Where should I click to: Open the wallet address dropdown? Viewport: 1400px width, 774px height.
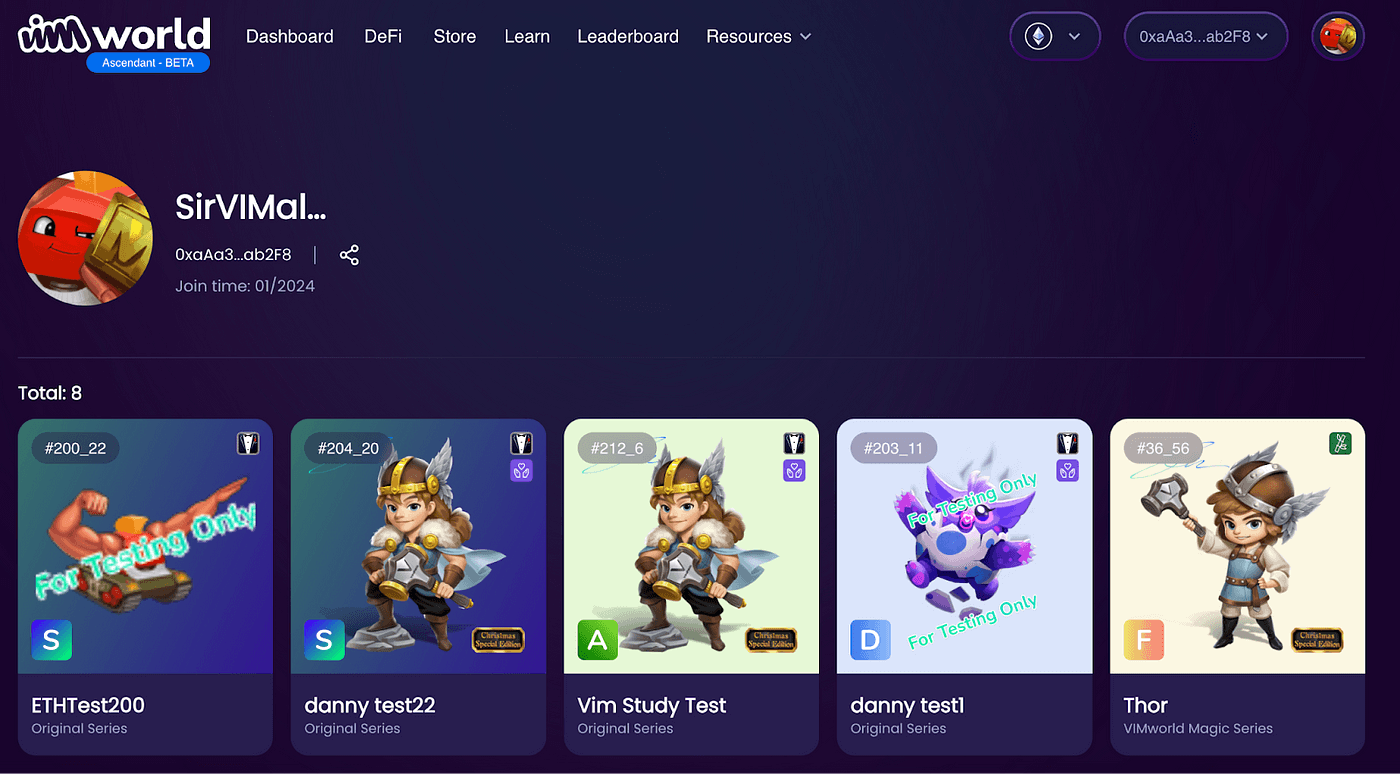point(1206,36)
